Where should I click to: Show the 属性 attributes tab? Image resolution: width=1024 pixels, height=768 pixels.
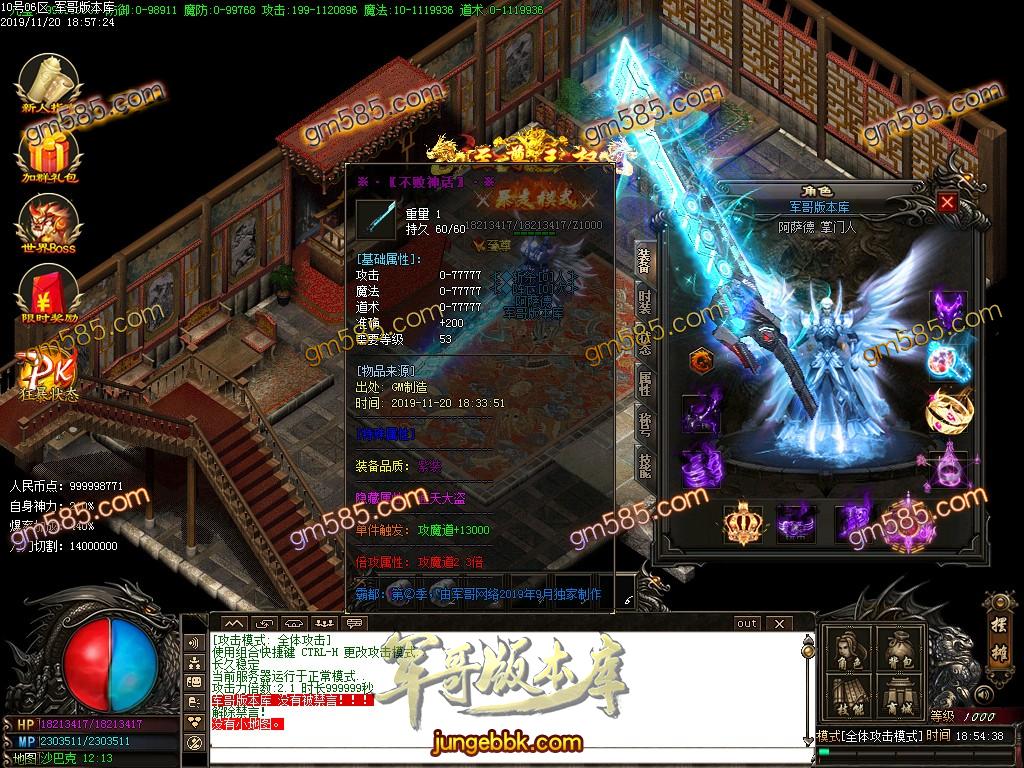[x=644, y=381]
